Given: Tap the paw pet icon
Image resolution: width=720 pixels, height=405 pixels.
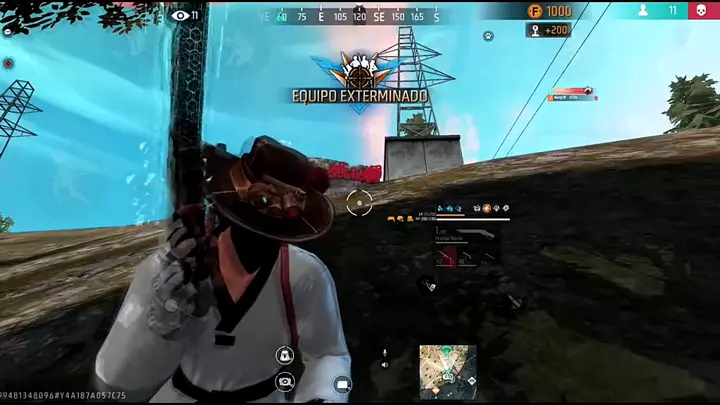Looking at the screenshot, I should click(488, 36).
